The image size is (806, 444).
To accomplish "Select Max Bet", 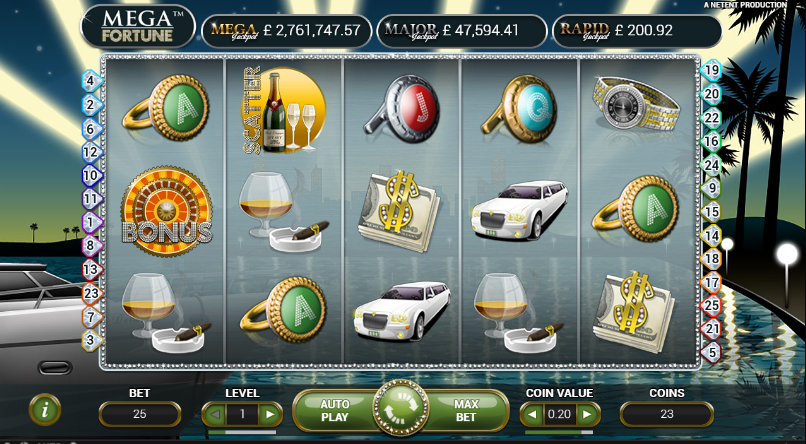I will coord(465,410).
